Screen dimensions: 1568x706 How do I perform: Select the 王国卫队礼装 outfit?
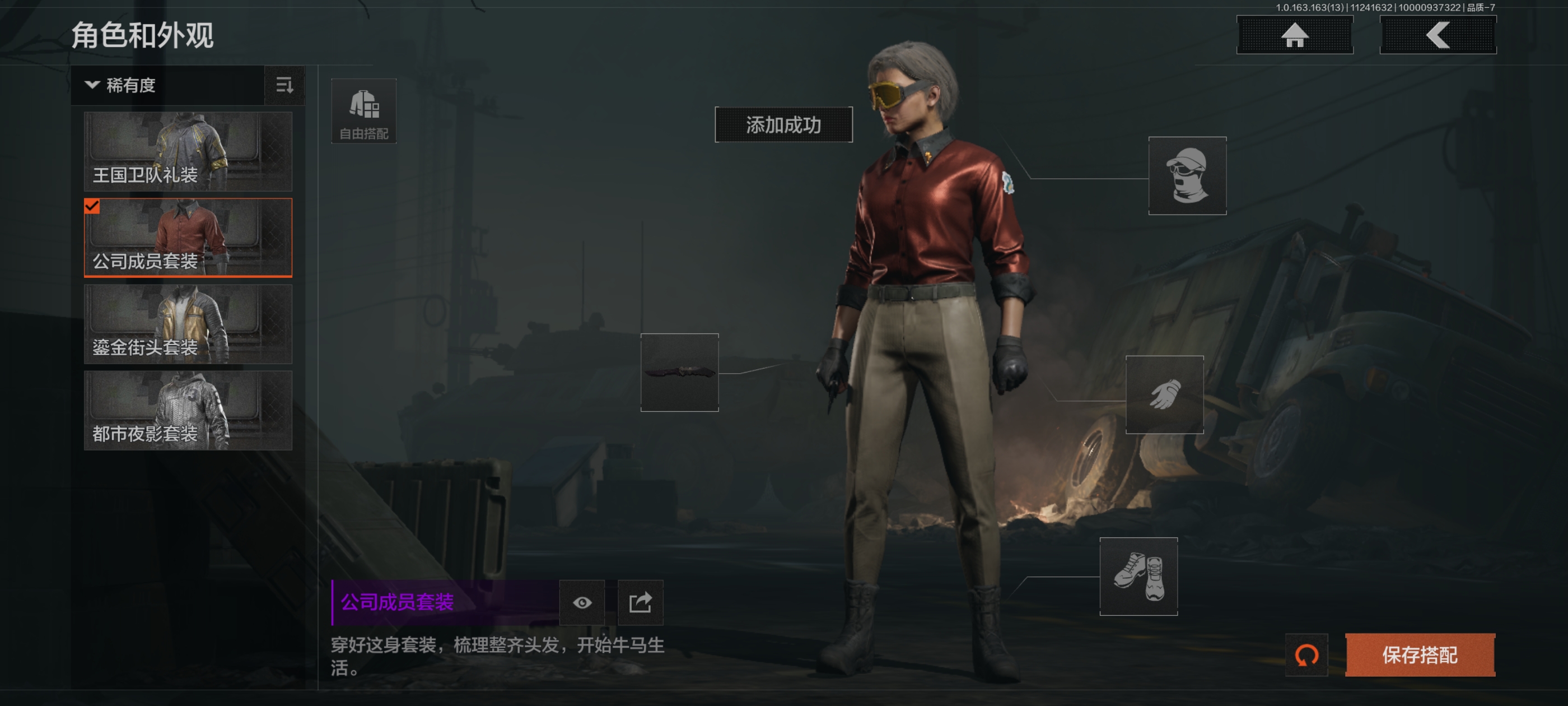pyautogui.click(x=188, y=151)
